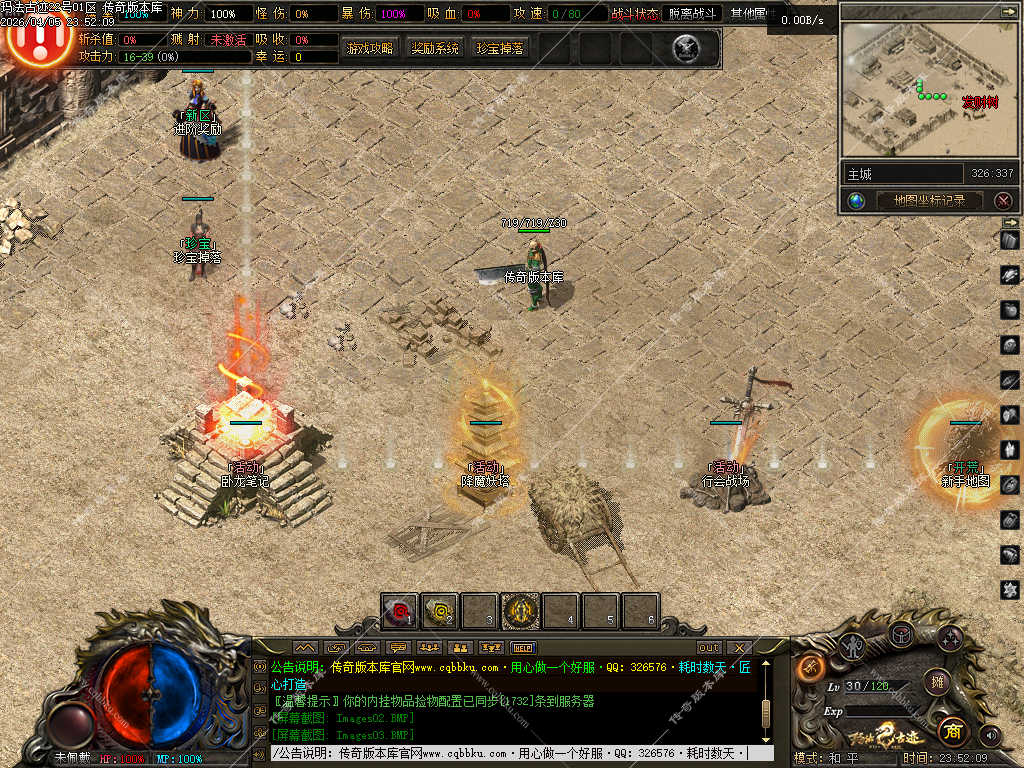Image resolution: width=1024 pixels, height=768 pixels.
Task: Toggle the sound speaker icon
Action: 990,735
